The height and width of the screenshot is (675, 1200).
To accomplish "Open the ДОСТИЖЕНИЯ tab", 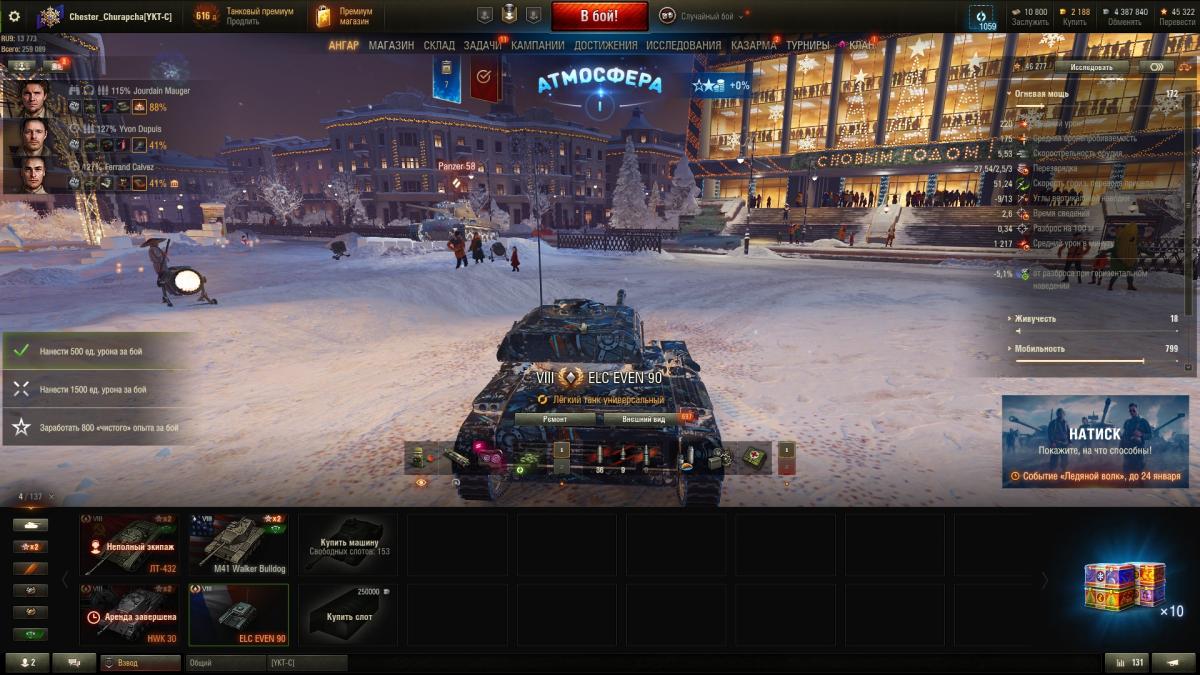I will coord(605,45).
